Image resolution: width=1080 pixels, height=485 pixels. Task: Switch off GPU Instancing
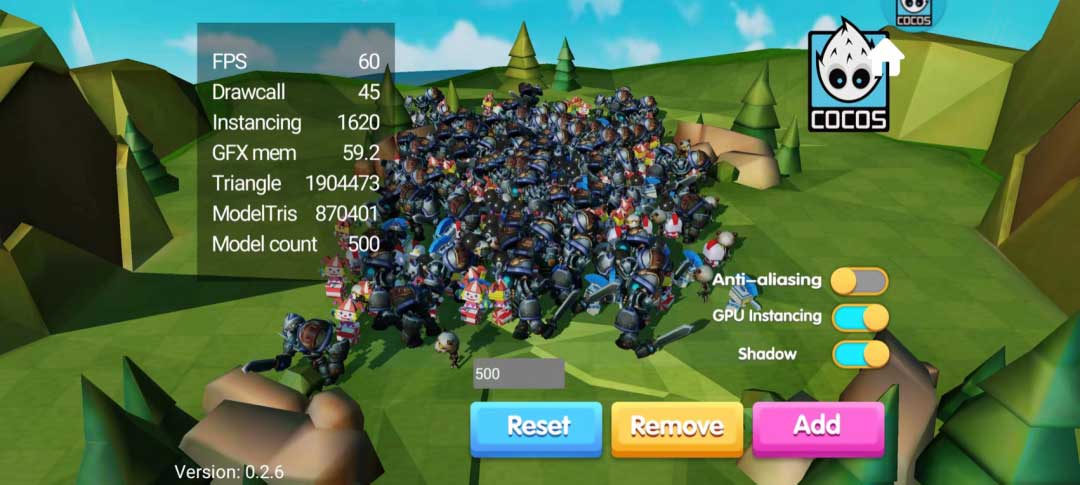tap(859, 317)
